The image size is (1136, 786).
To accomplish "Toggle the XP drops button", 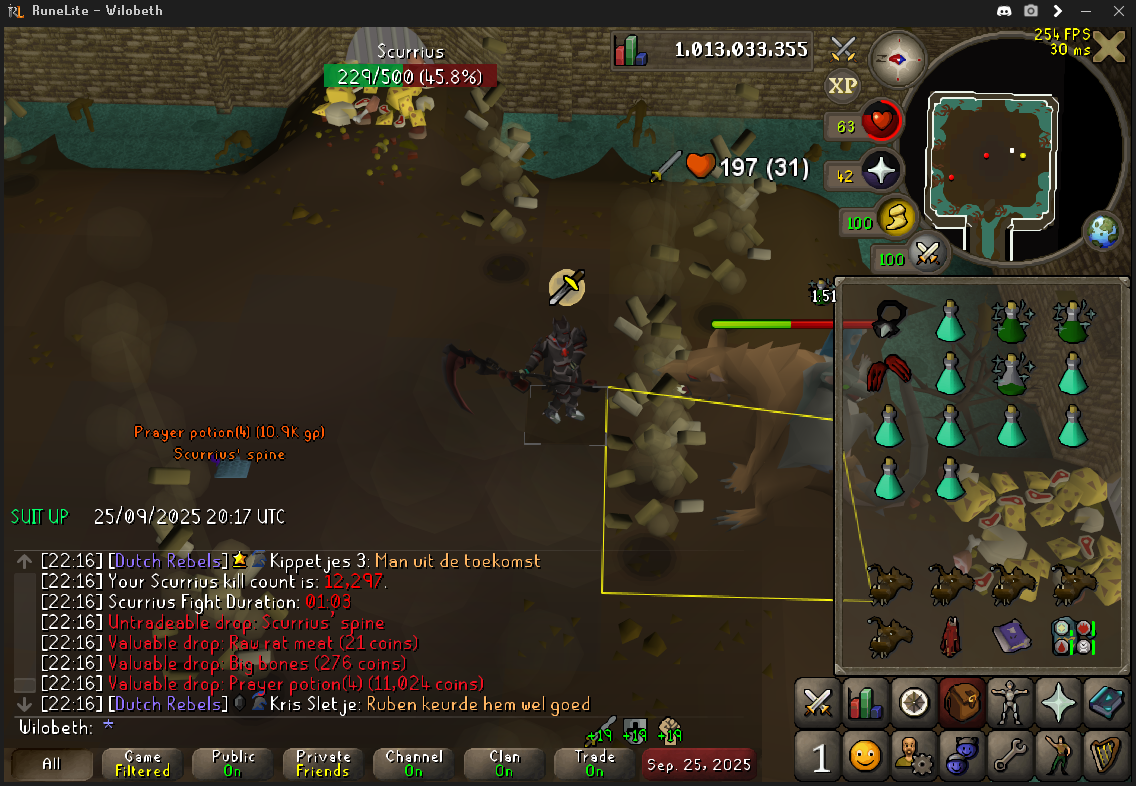I will [x=843, y=85].
